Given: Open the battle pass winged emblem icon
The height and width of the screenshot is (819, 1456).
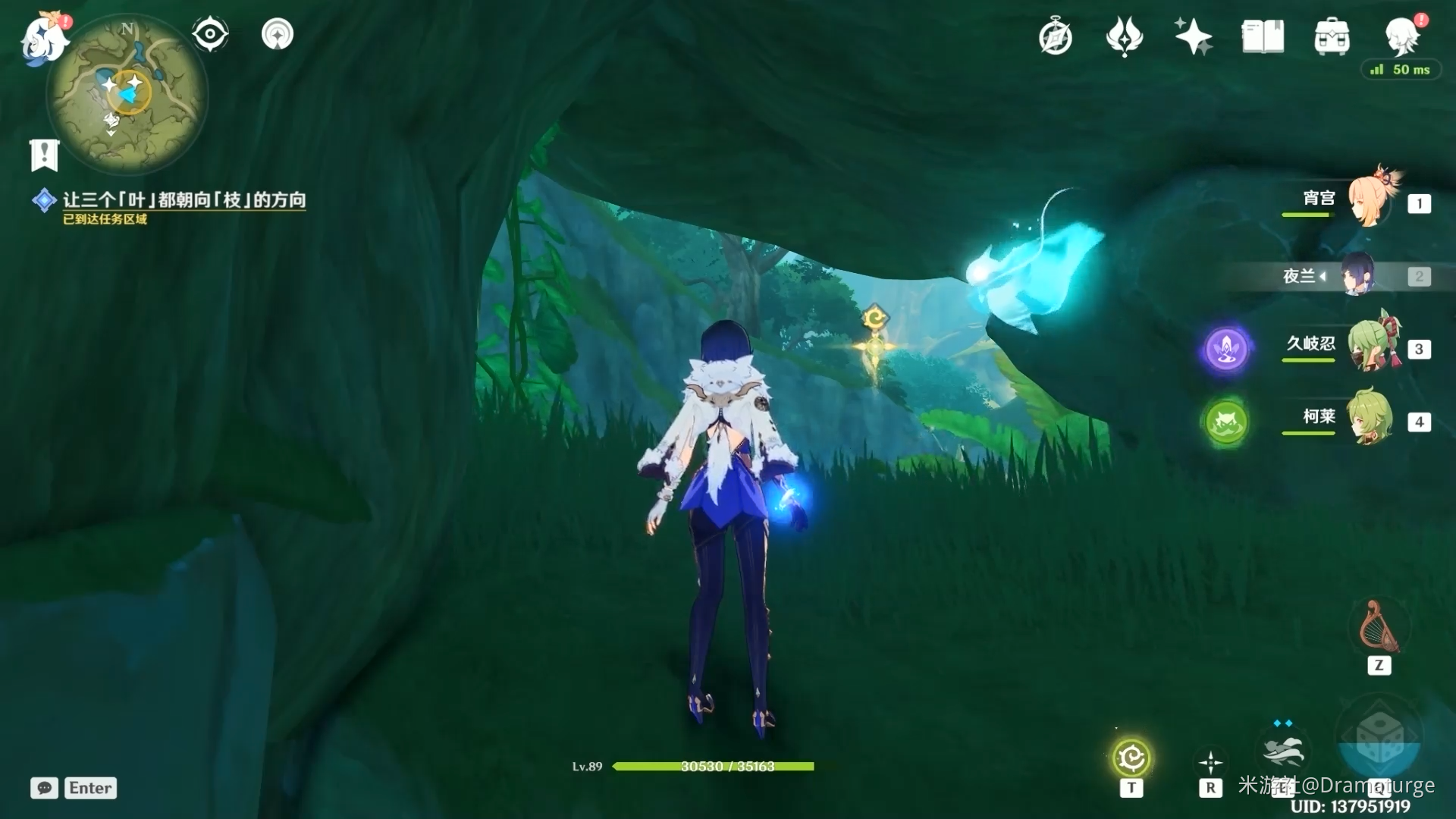Looking at the screenshot, I should tap(1124, 36).
